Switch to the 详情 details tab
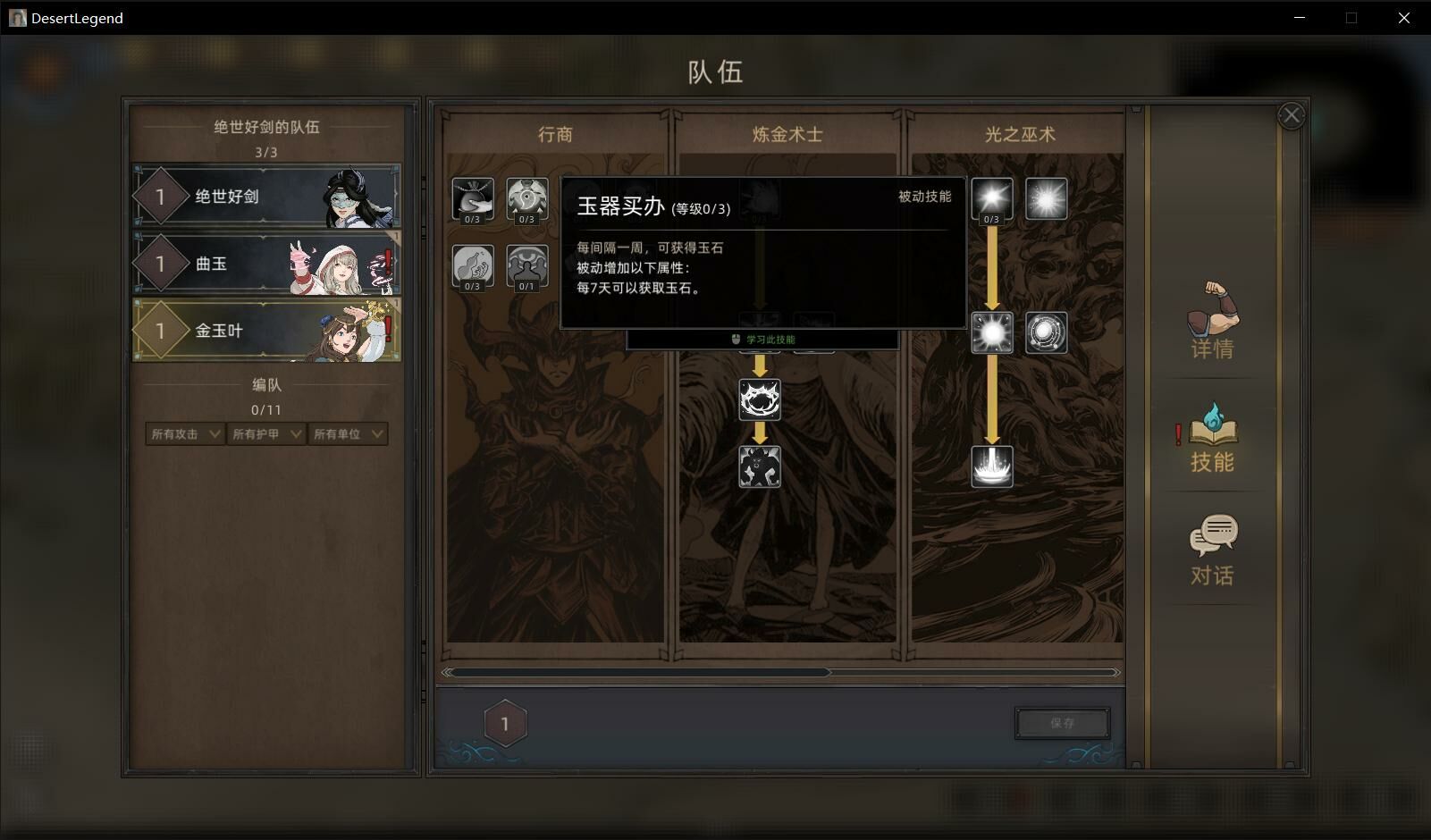 [1212, 322]
